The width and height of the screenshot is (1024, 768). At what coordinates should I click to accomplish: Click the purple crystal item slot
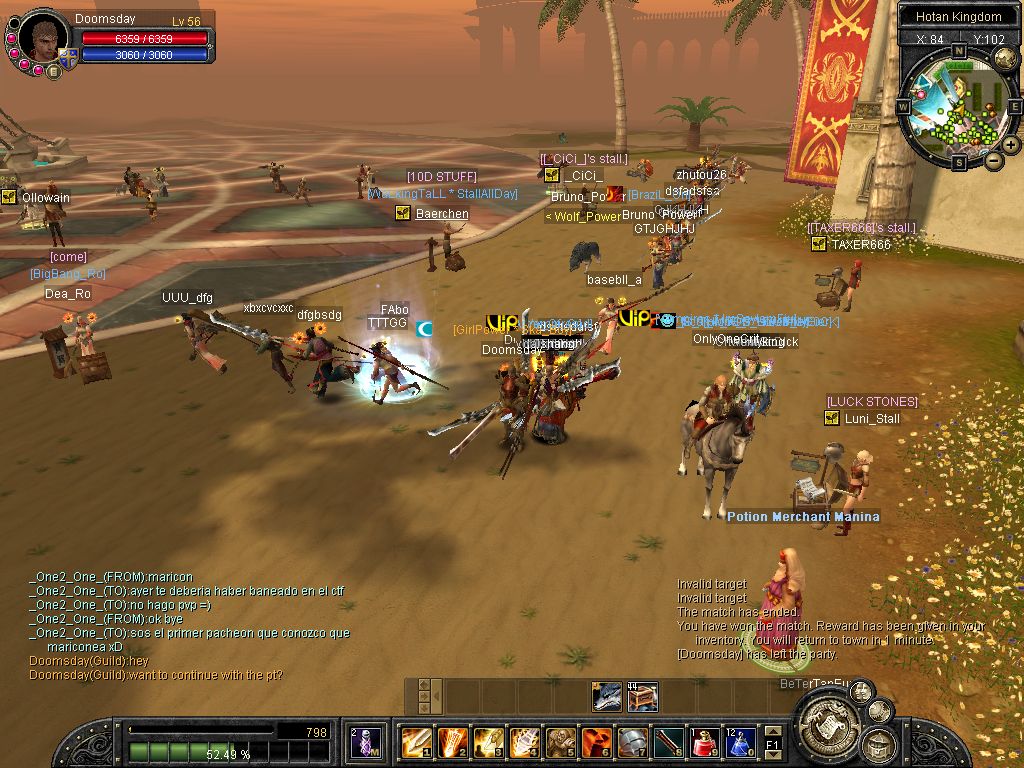[366, 742]
